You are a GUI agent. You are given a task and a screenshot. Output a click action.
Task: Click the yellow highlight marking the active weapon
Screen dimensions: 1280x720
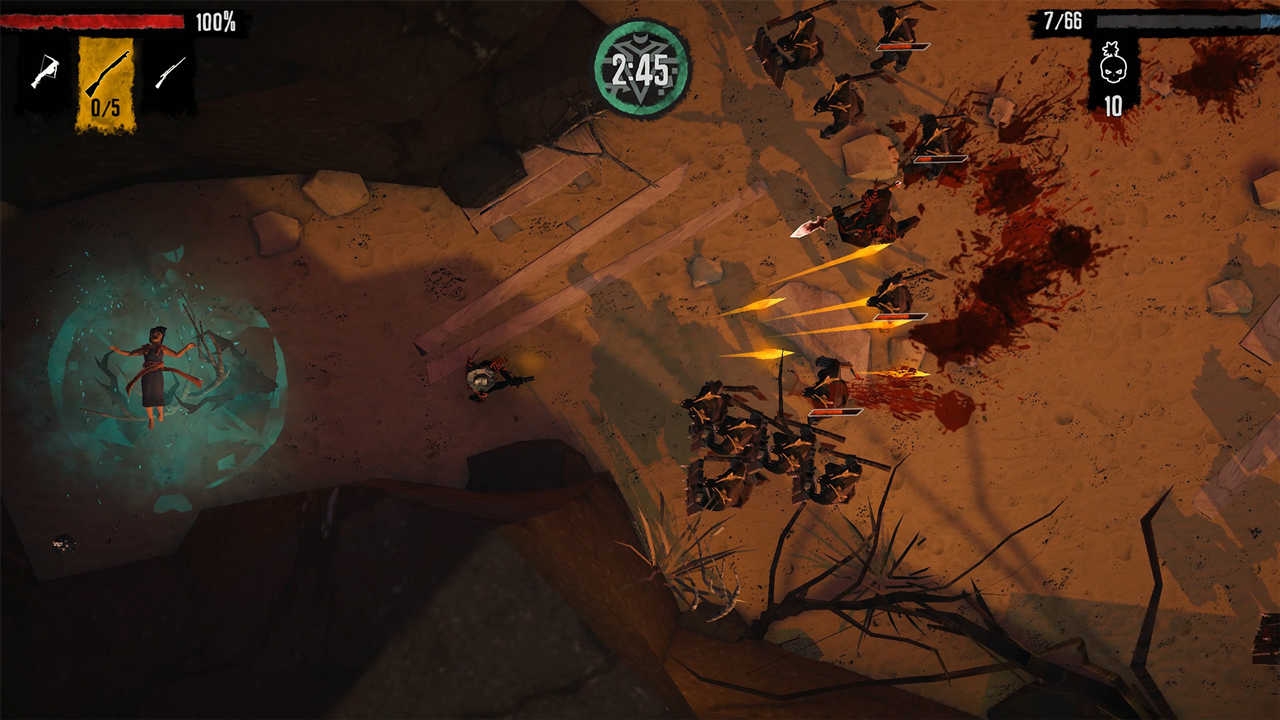point(105,80)
